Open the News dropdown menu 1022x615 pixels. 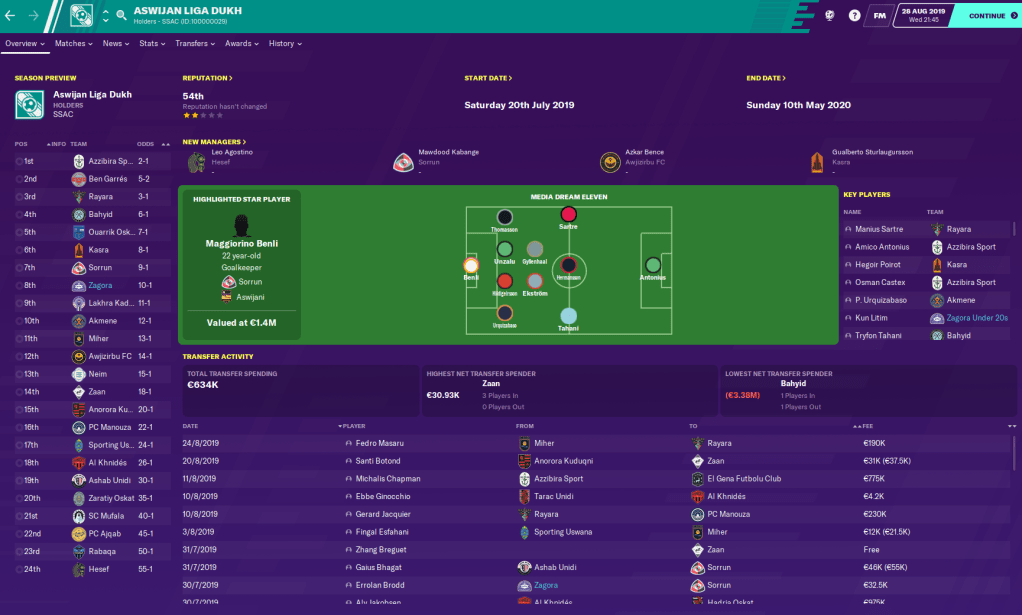[x=115, y=44]
